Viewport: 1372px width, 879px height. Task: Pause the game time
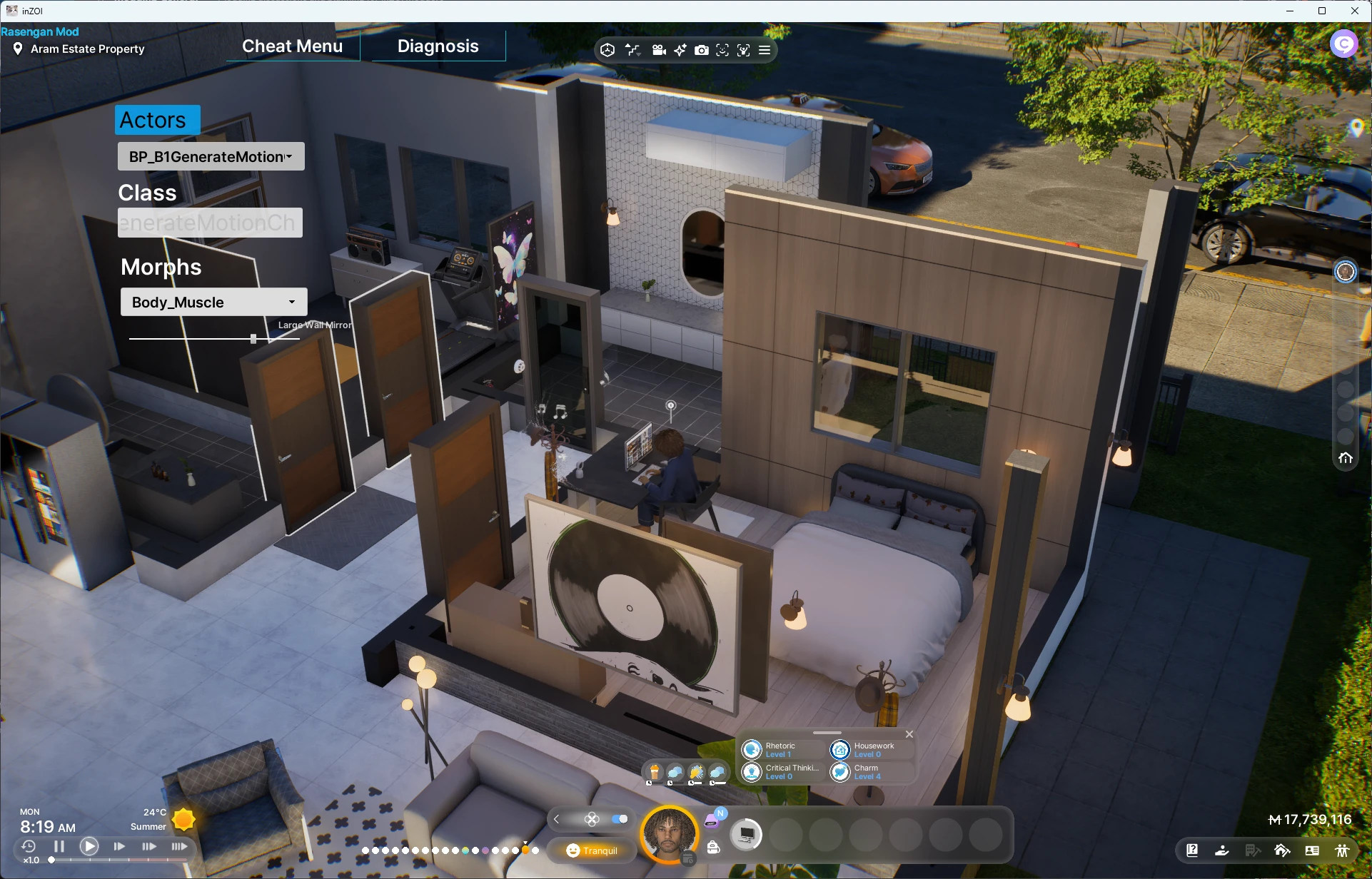59,846
